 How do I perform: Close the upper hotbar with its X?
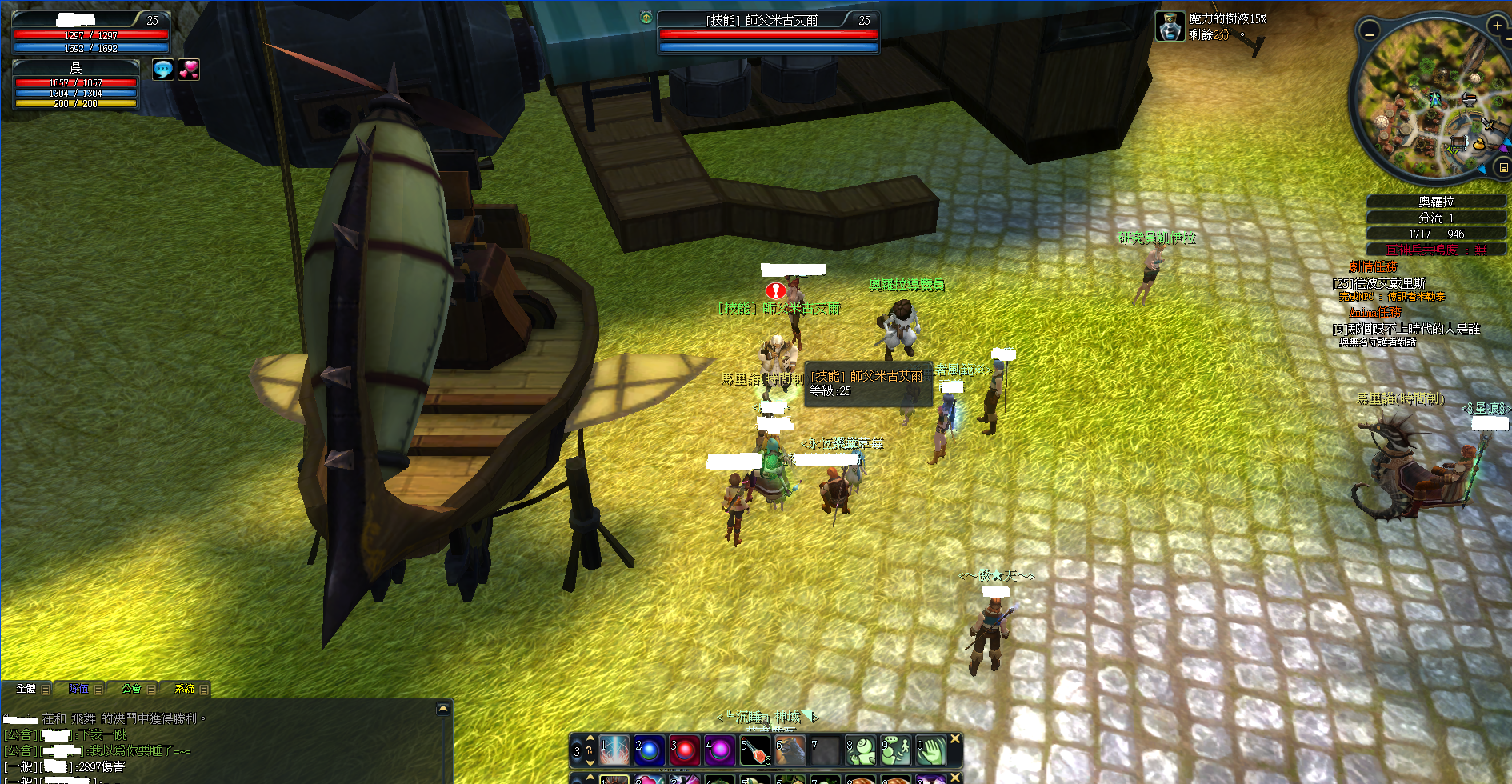coord(955,739)
